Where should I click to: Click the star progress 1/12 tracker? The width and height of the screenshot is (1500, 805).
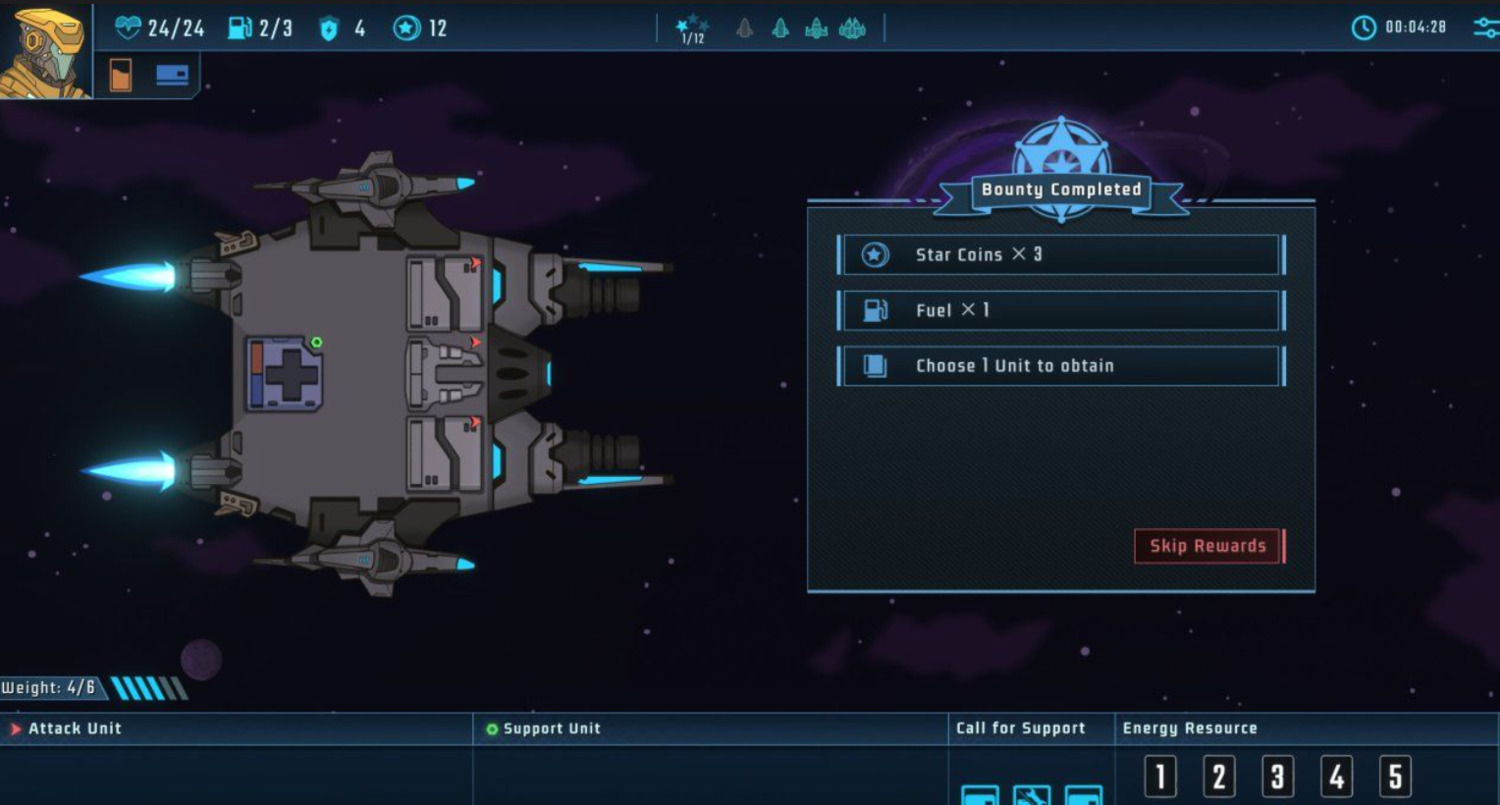coord(692,29)
